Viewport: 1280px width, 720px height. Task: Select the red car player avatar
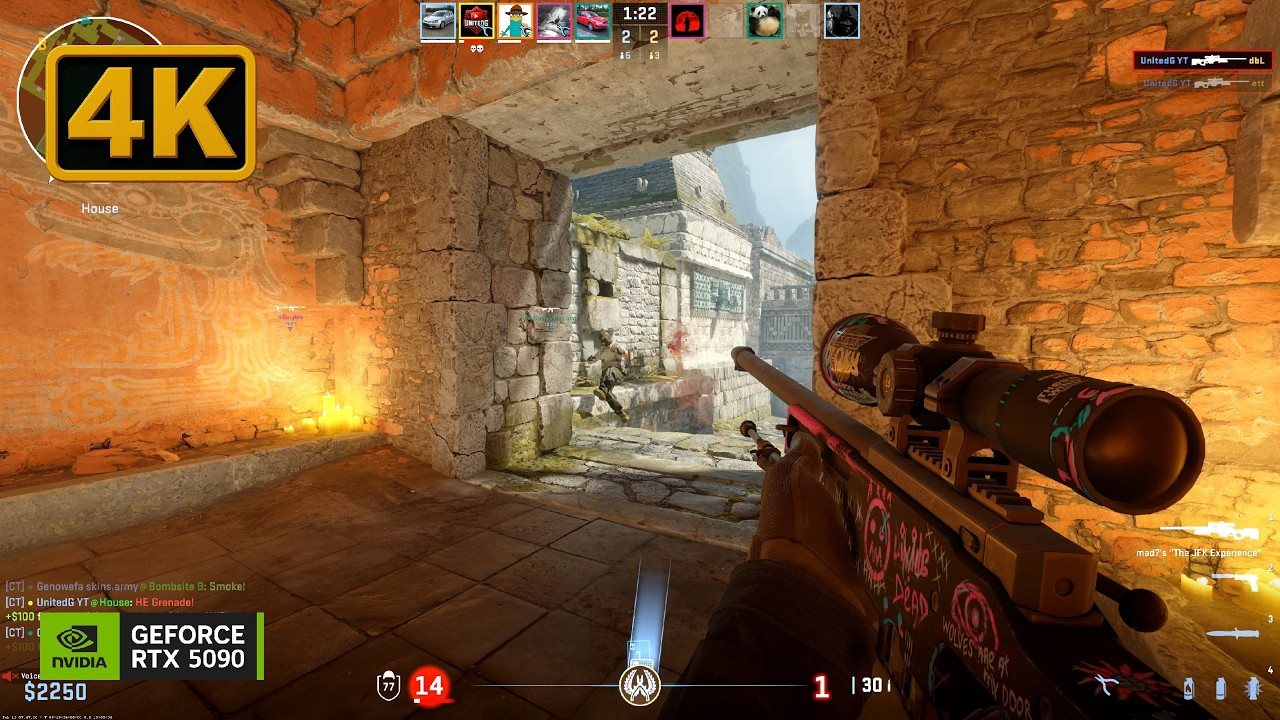[x=592, y=21]
